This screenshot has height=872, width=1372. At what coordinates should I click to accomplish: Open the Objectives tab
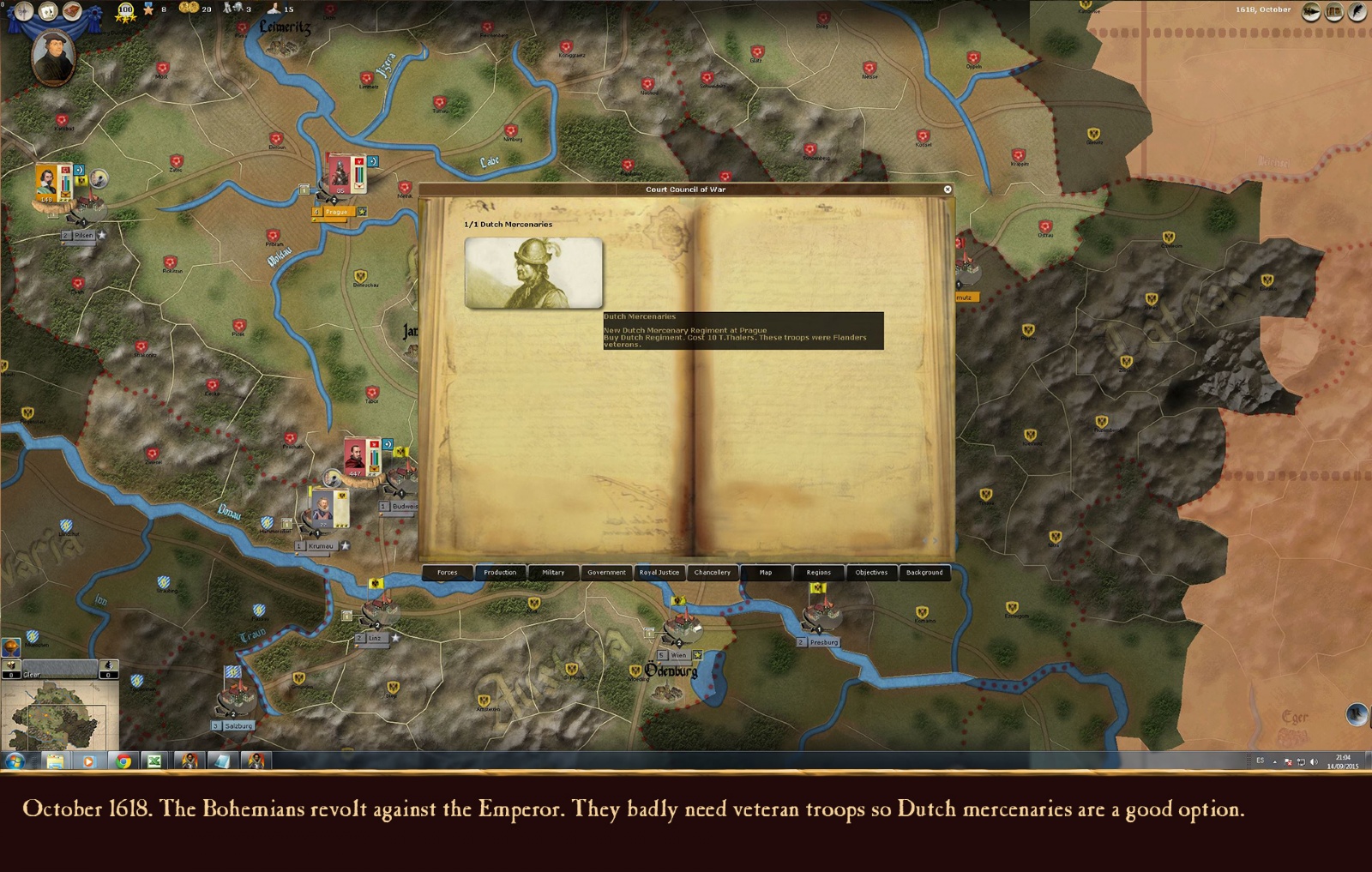point(871,573)
